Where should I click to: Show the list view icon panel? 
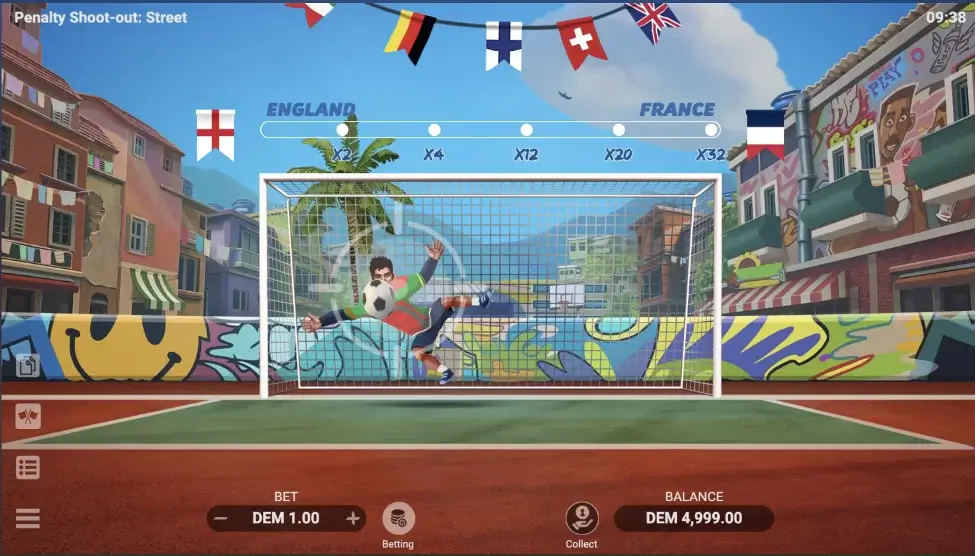pyautogui.click(x=28, y=467)
